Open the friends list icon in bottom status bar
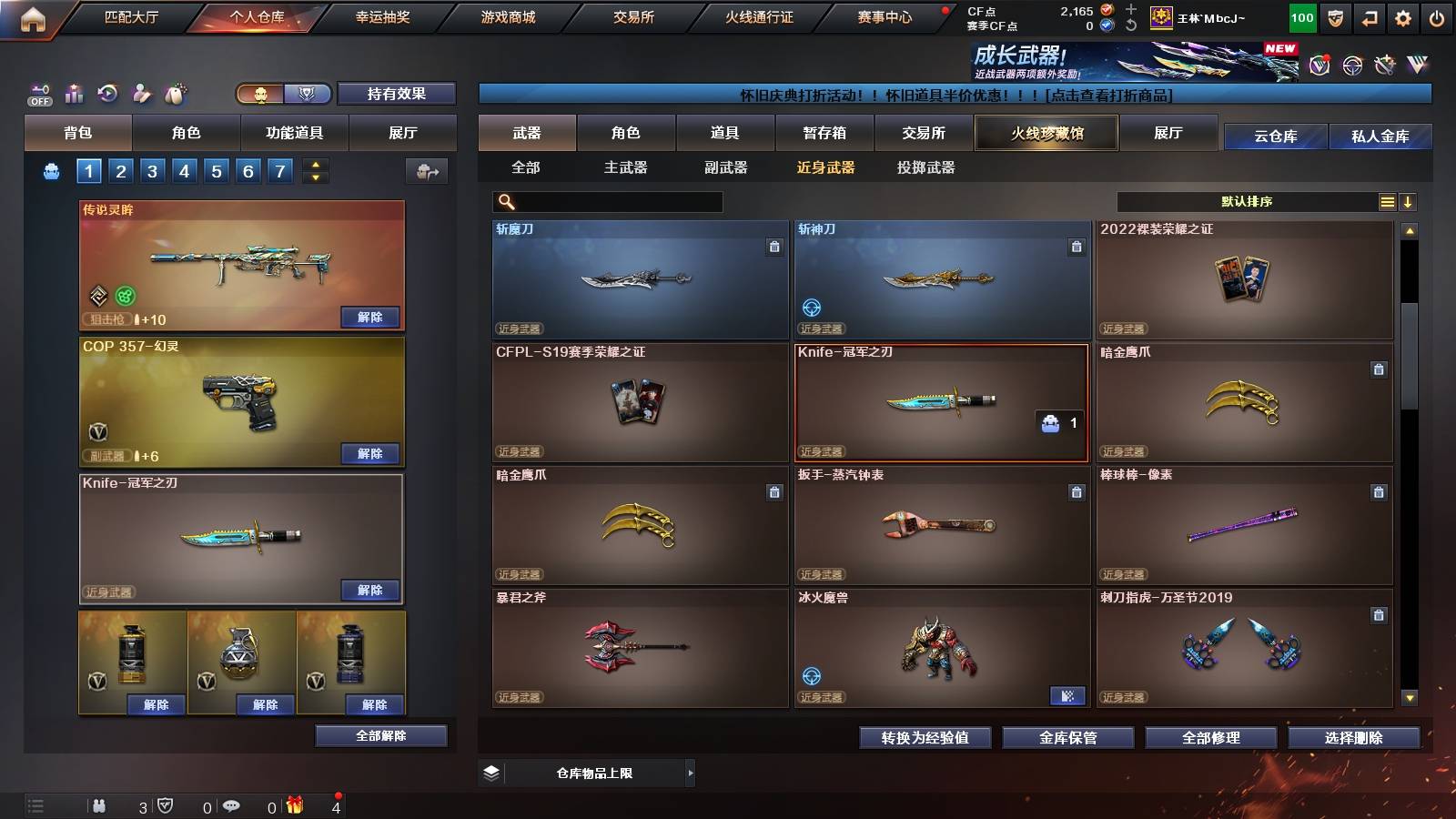 pos(98,806)
